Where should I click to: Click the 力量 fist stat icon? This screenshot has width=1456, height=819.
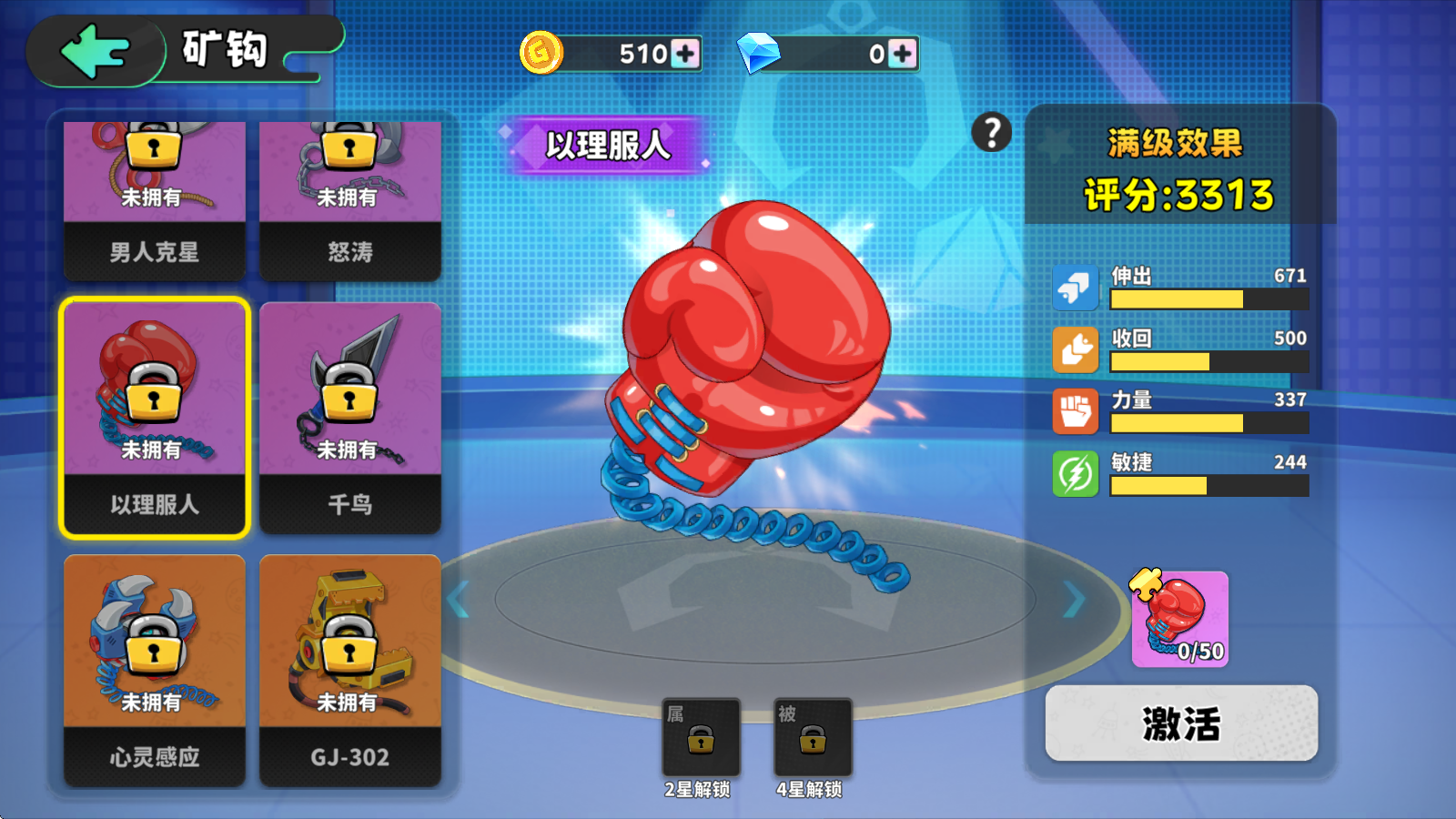pos(1076,411)
